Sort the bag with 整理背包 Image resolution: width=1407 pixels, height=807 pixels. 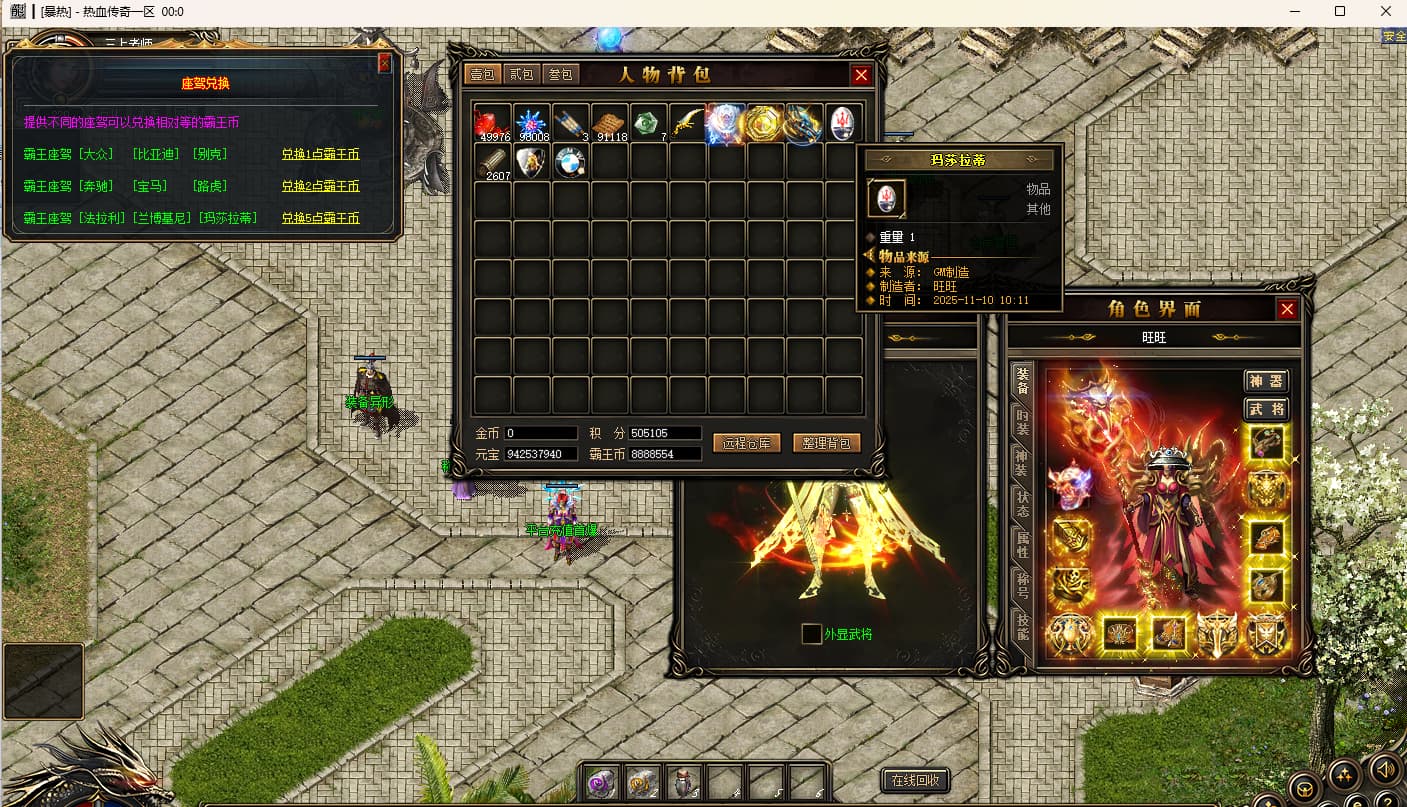[826, 443]
